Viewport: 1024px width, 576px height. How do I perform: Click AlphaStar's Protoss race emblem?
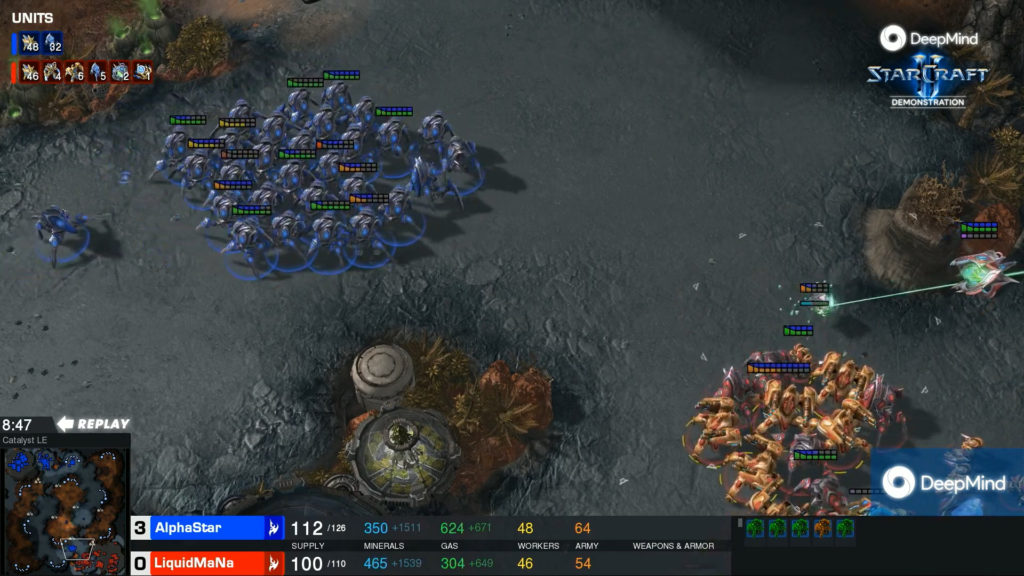[x=274, y=527]
